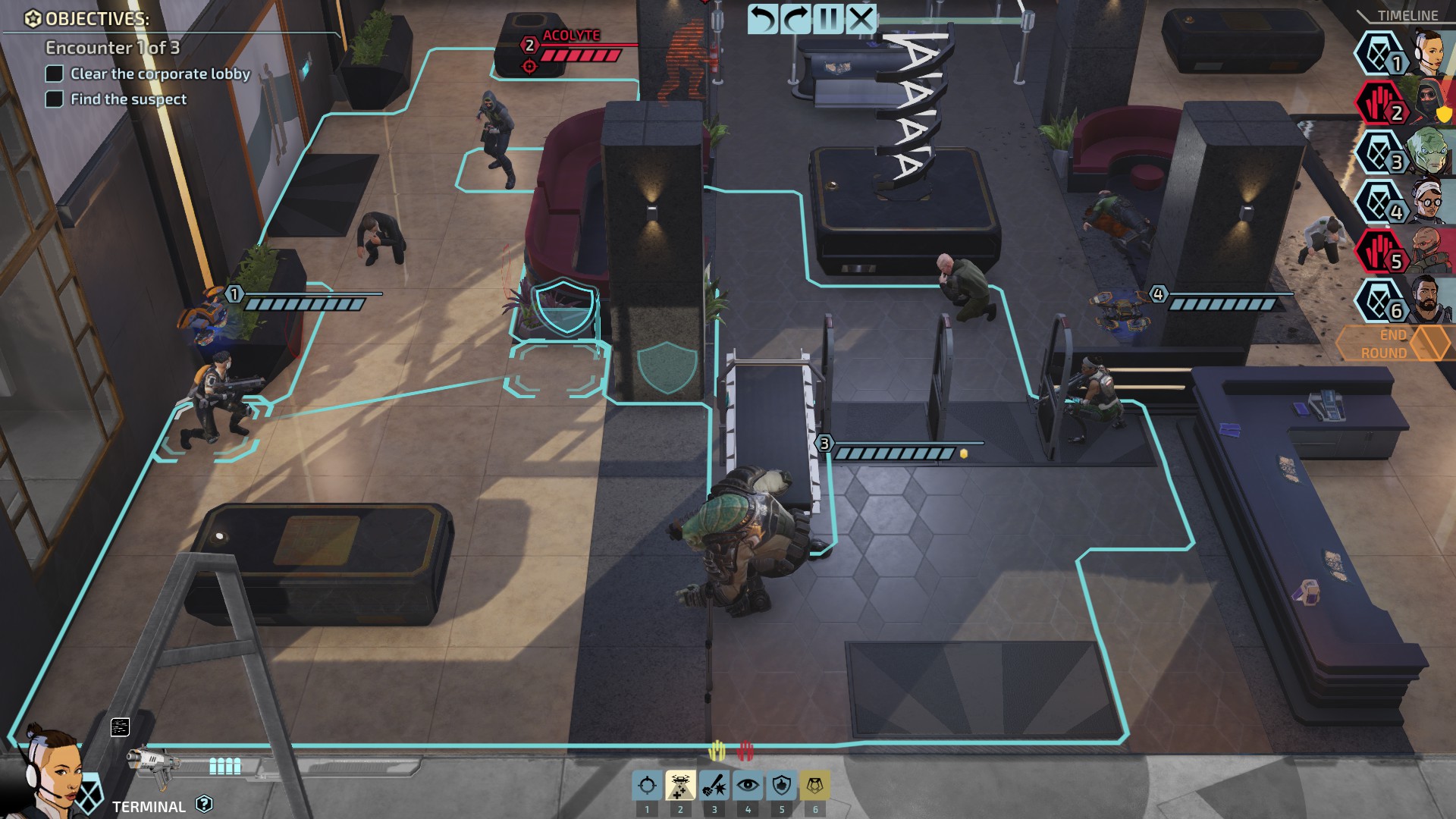Viewport: 1456px width, 819px height.
Task: Click the undo arrow button
Action: coord(762,18)
